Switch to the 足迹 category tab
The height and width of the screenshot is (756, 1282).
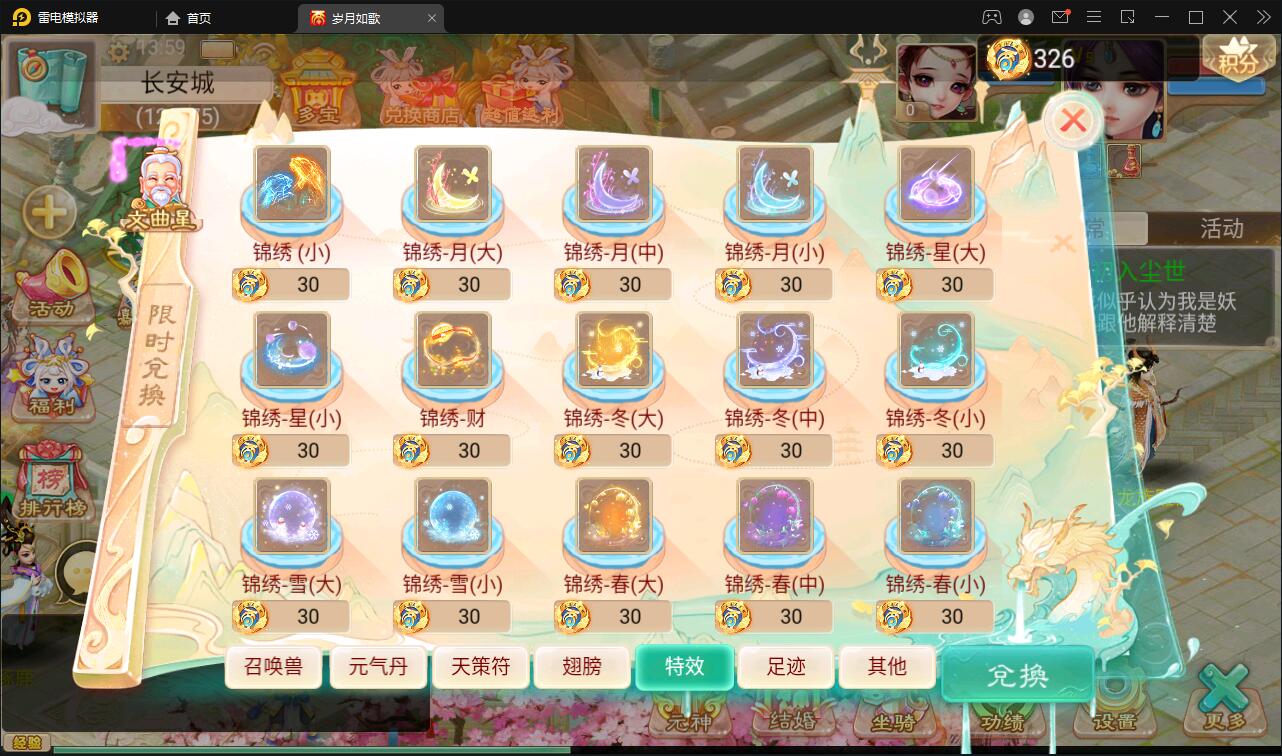point(786,666)
